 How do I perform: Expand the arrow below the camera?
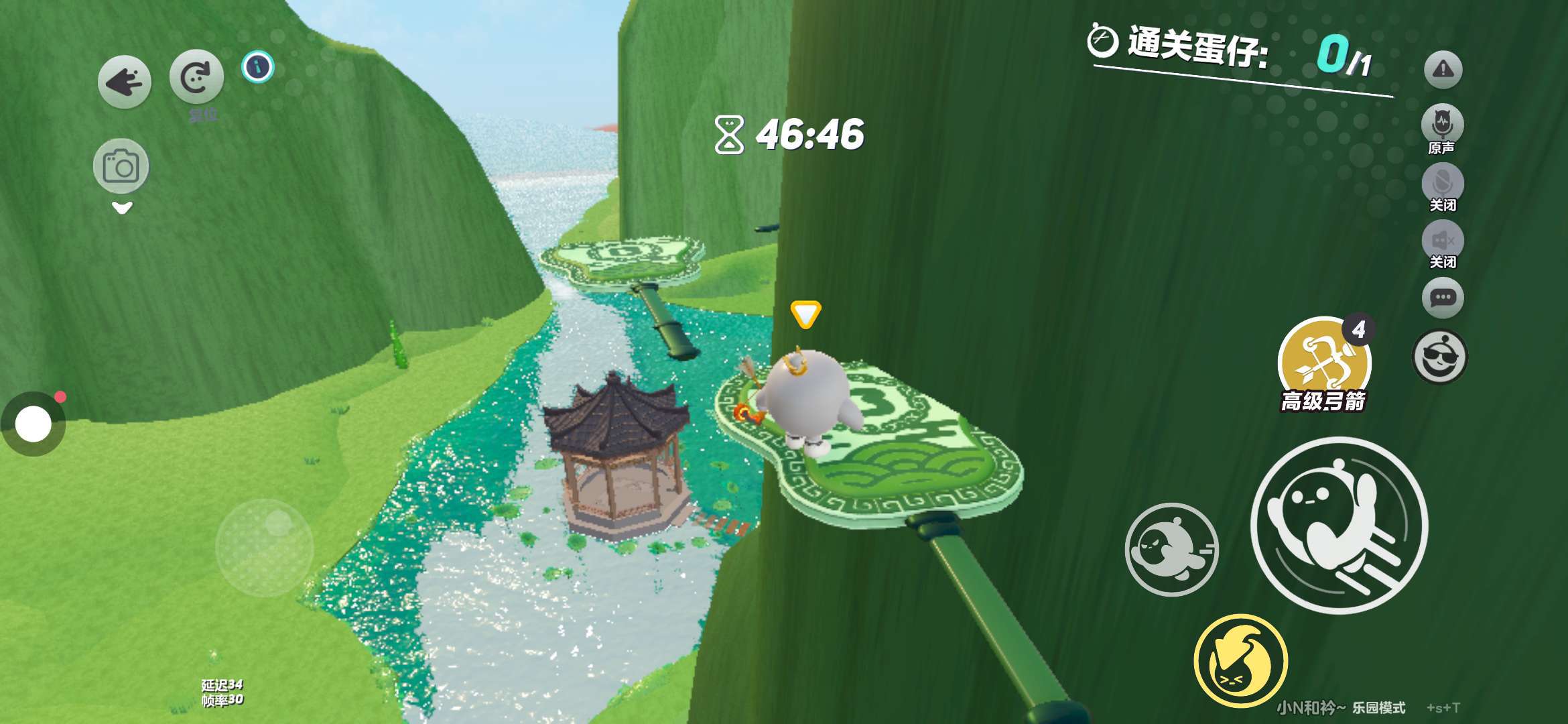121,208
